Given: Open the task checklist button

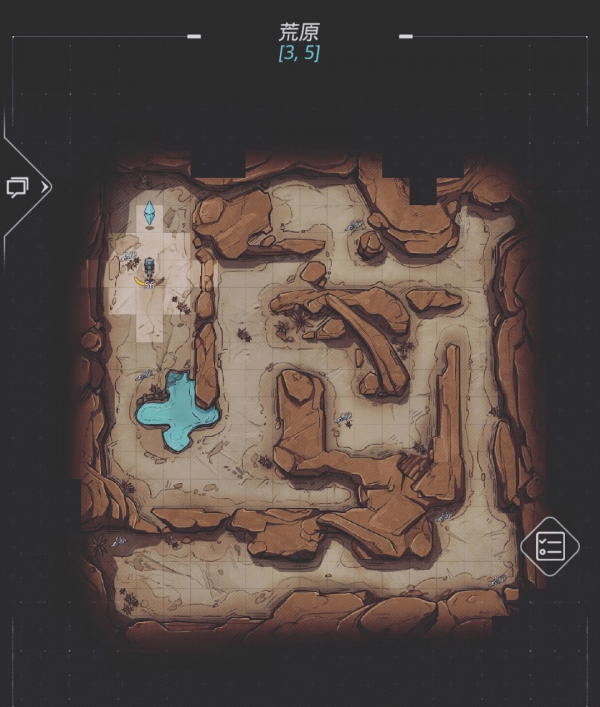Looking at the screenshot, I should point(550,546).
